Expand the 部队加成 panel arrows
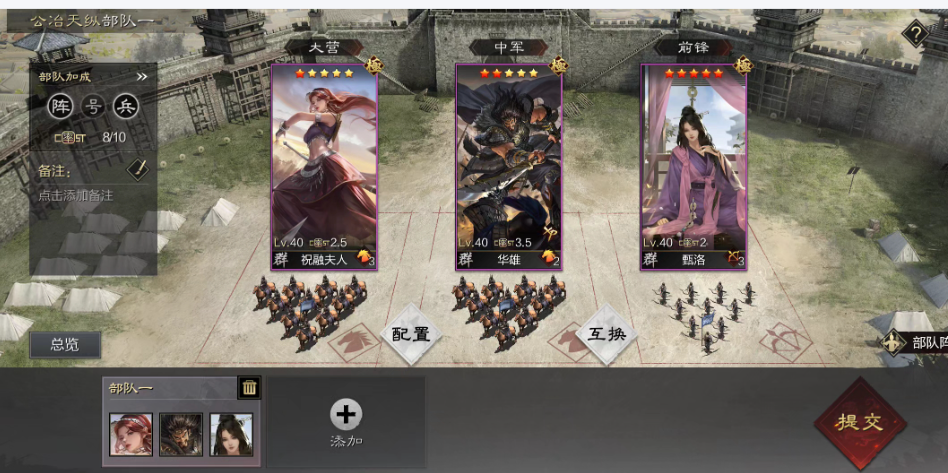Viewport: 948px width, 473px height. [x=141, y=76]
